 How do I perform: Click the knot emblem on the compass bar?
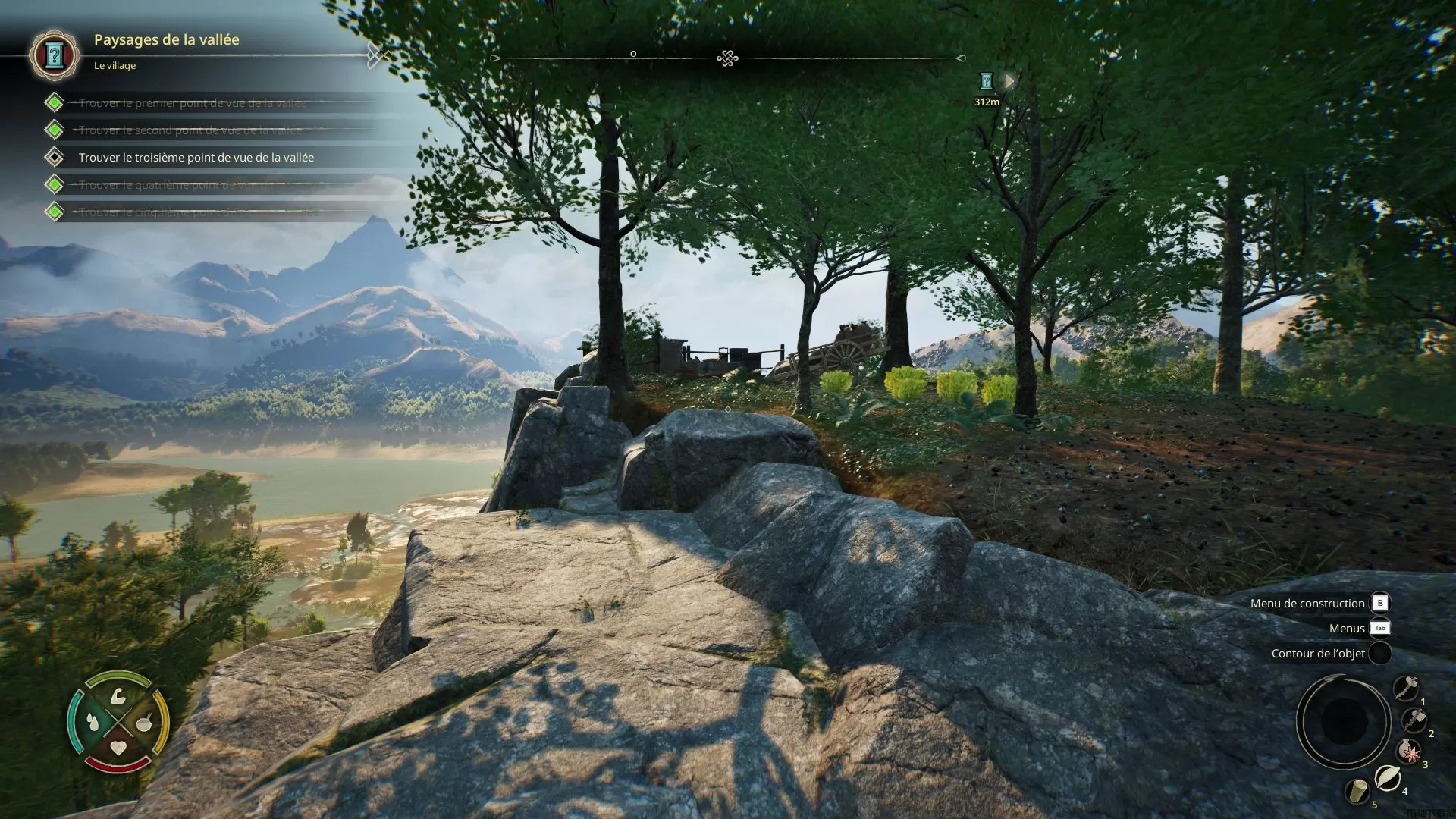click(x=727, y=58)
